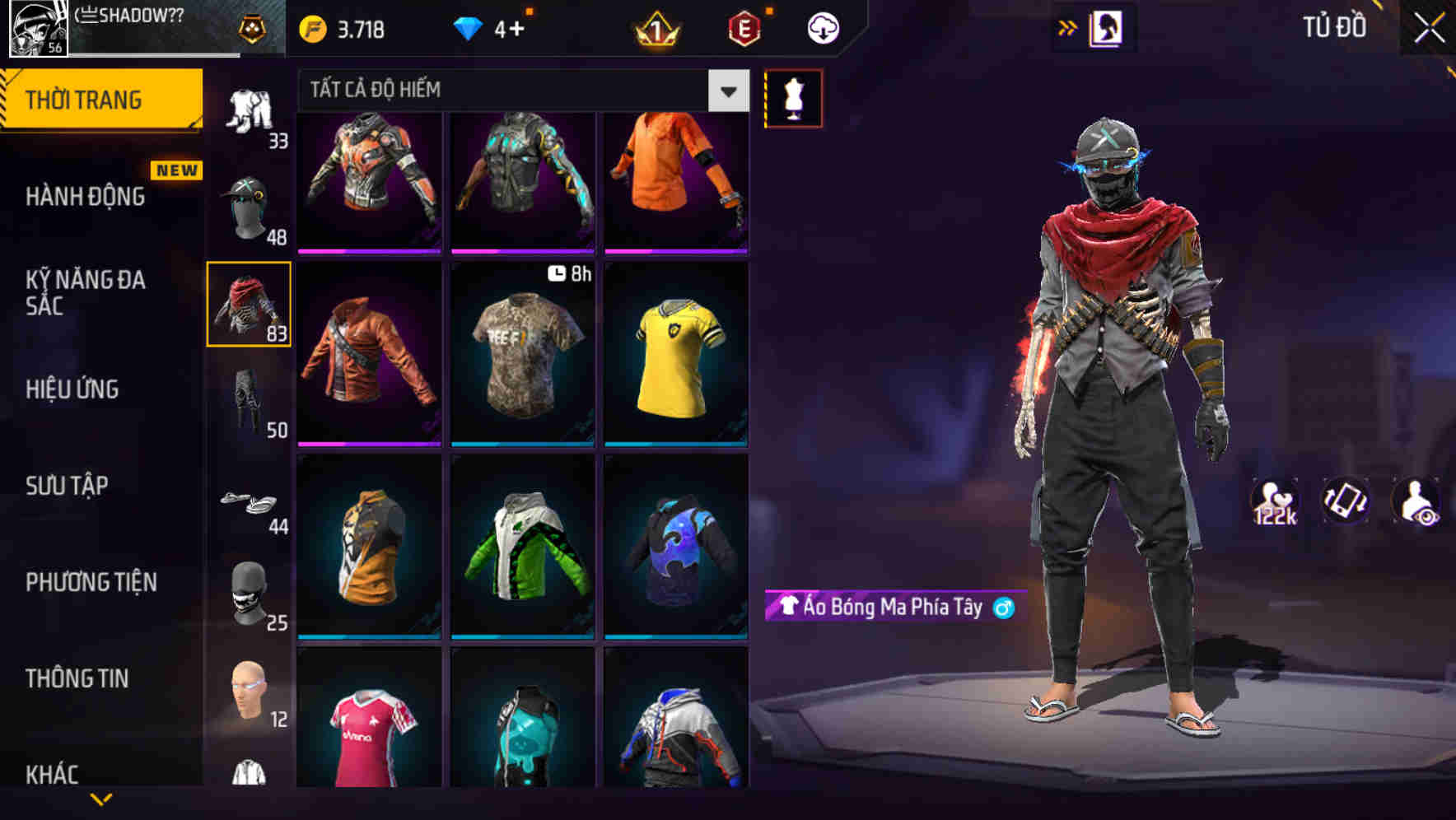The height and width of the screenshot is (820, 1456).
Task: Select the mannequin outfit preview icon
Action: pos(793,98)
